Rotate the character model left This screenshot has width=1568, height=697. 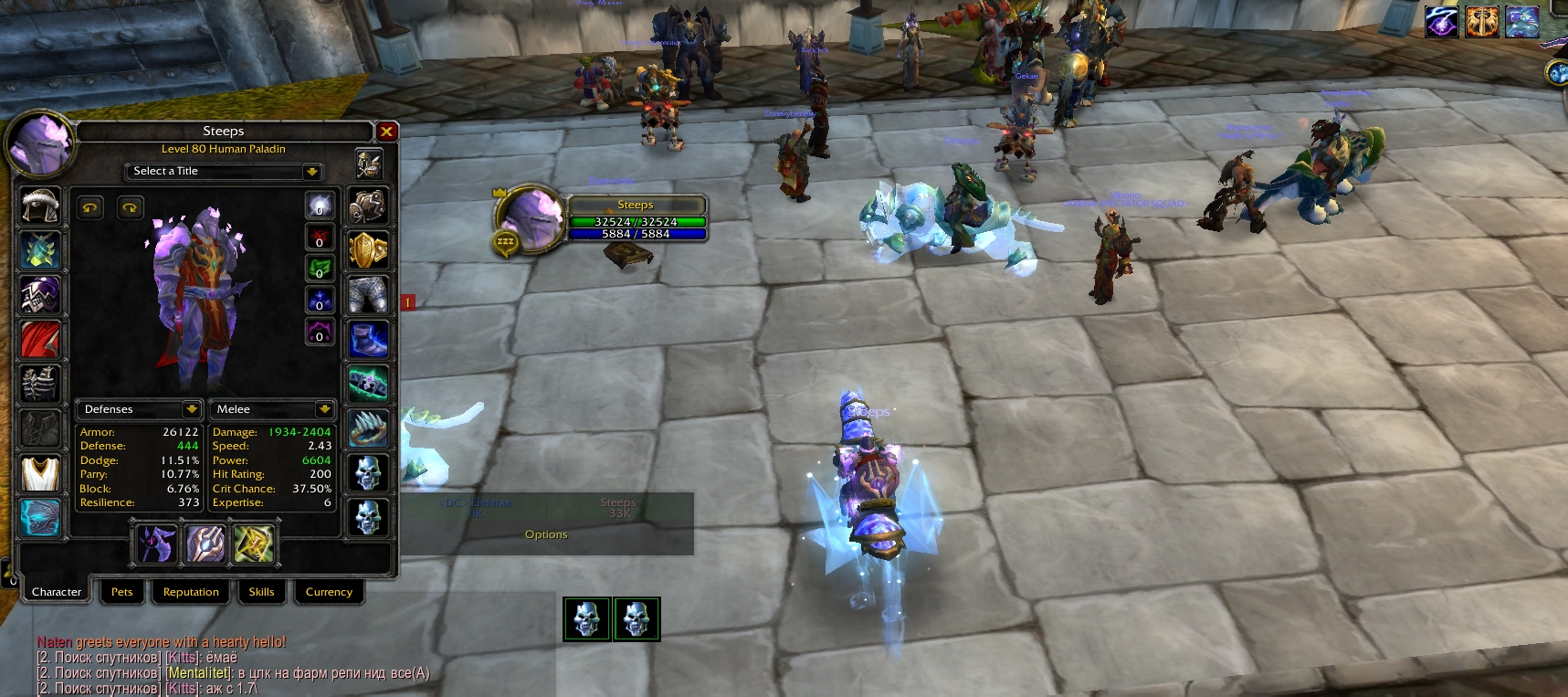click(x=89, y=208)
